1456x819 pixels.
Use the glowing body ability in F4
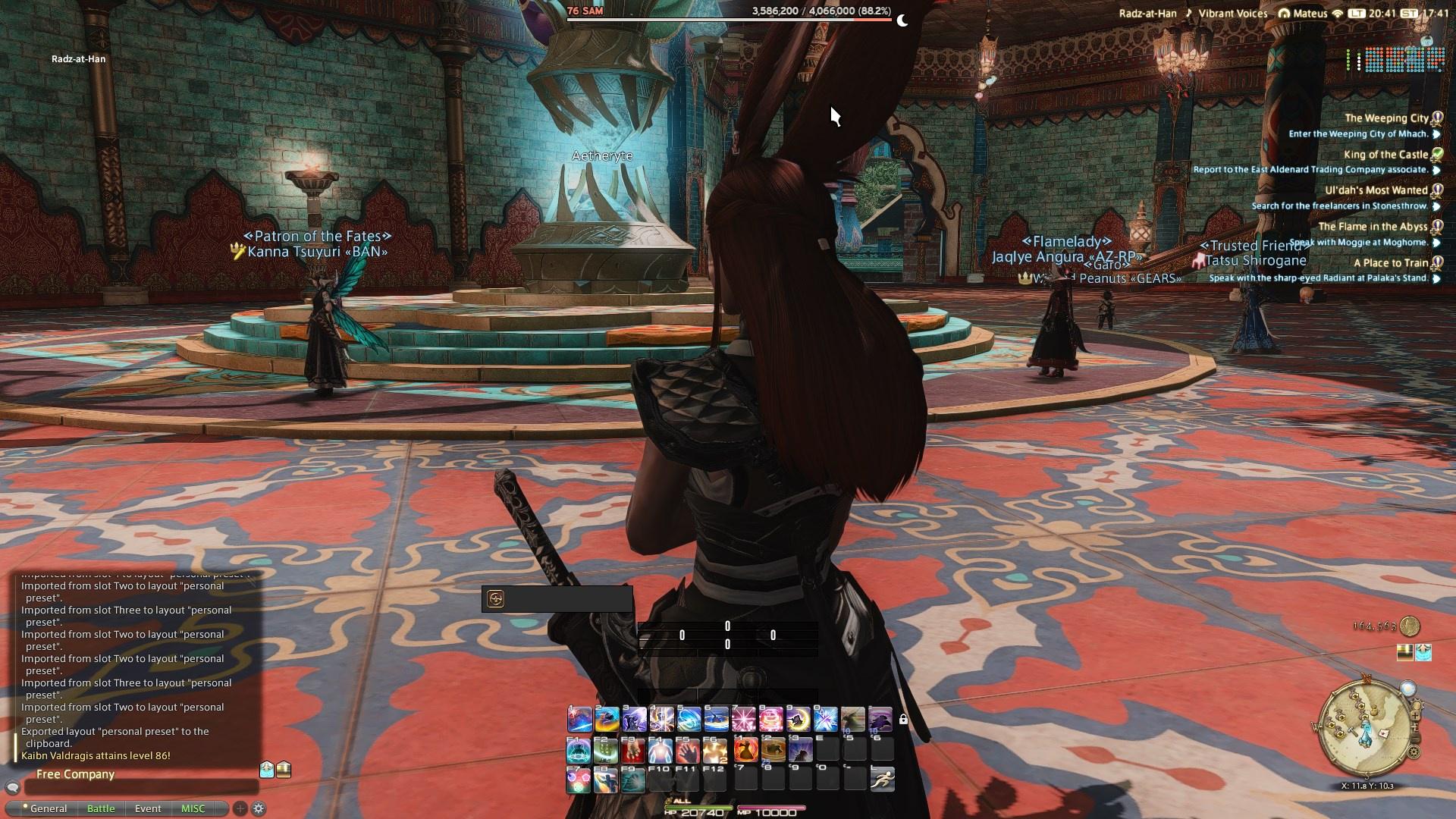point(661,751)
